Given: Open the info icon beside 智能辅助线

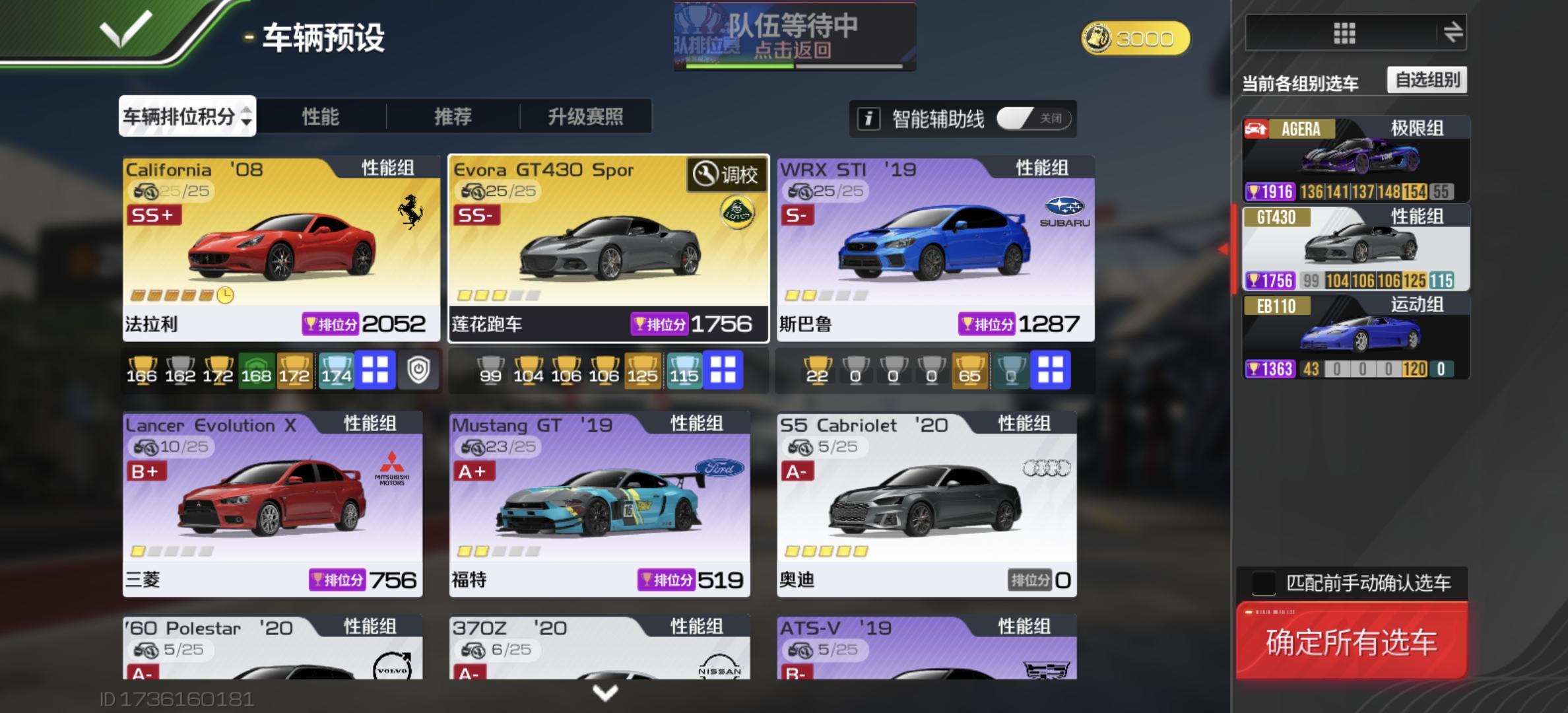Looking at the screenshot, I should click(869, 117).
